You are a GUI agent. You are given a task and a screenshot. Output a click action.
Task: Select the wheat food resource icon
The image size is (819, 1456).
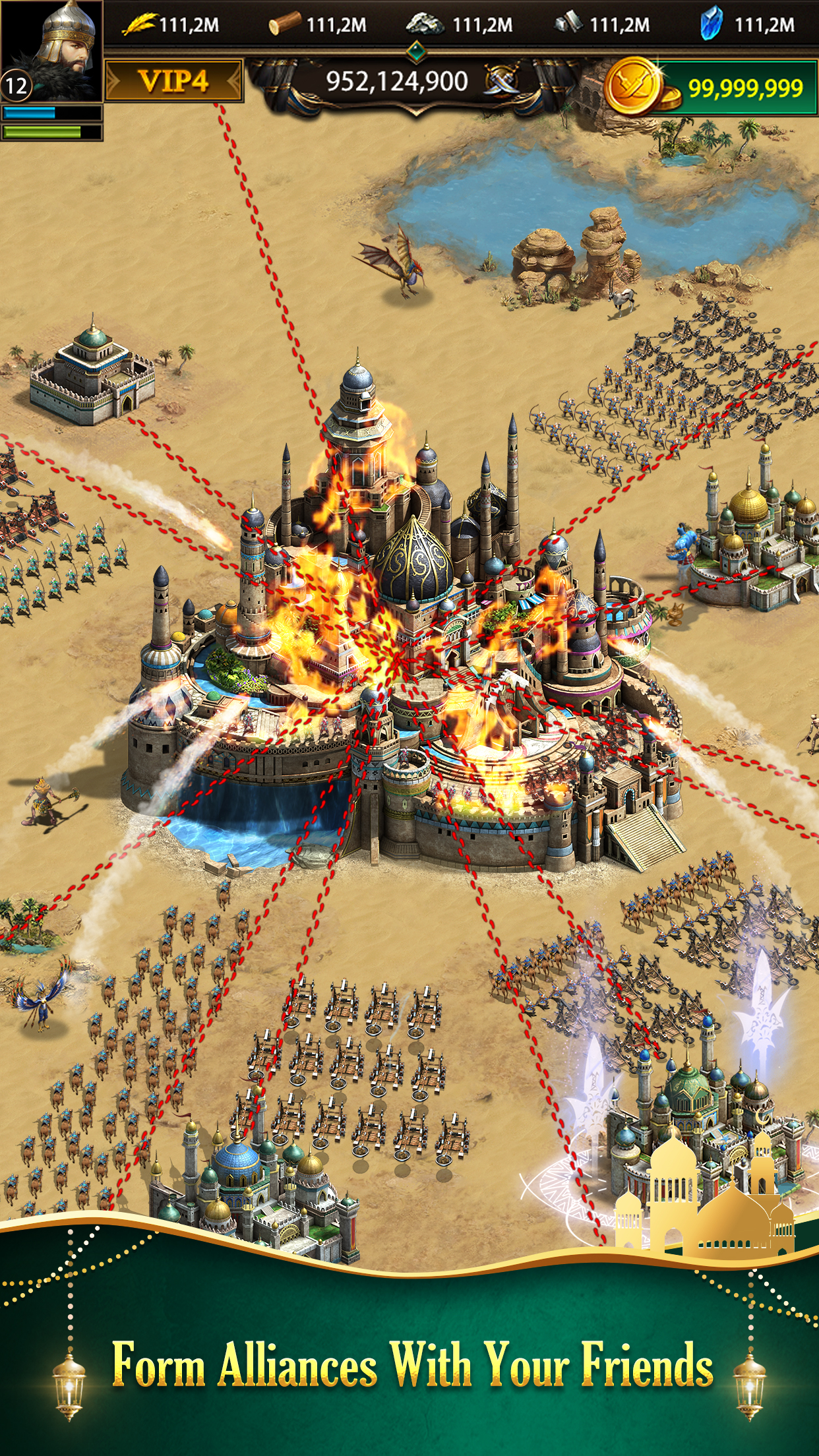point(140,25)
